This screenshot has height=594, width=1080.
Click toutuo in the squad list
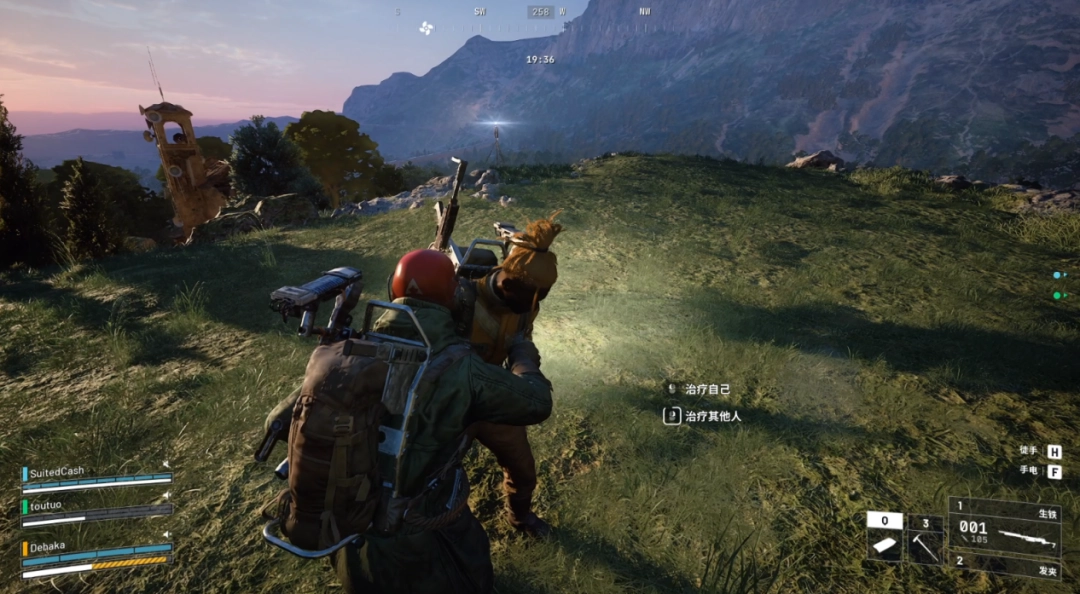coord(46,505)
